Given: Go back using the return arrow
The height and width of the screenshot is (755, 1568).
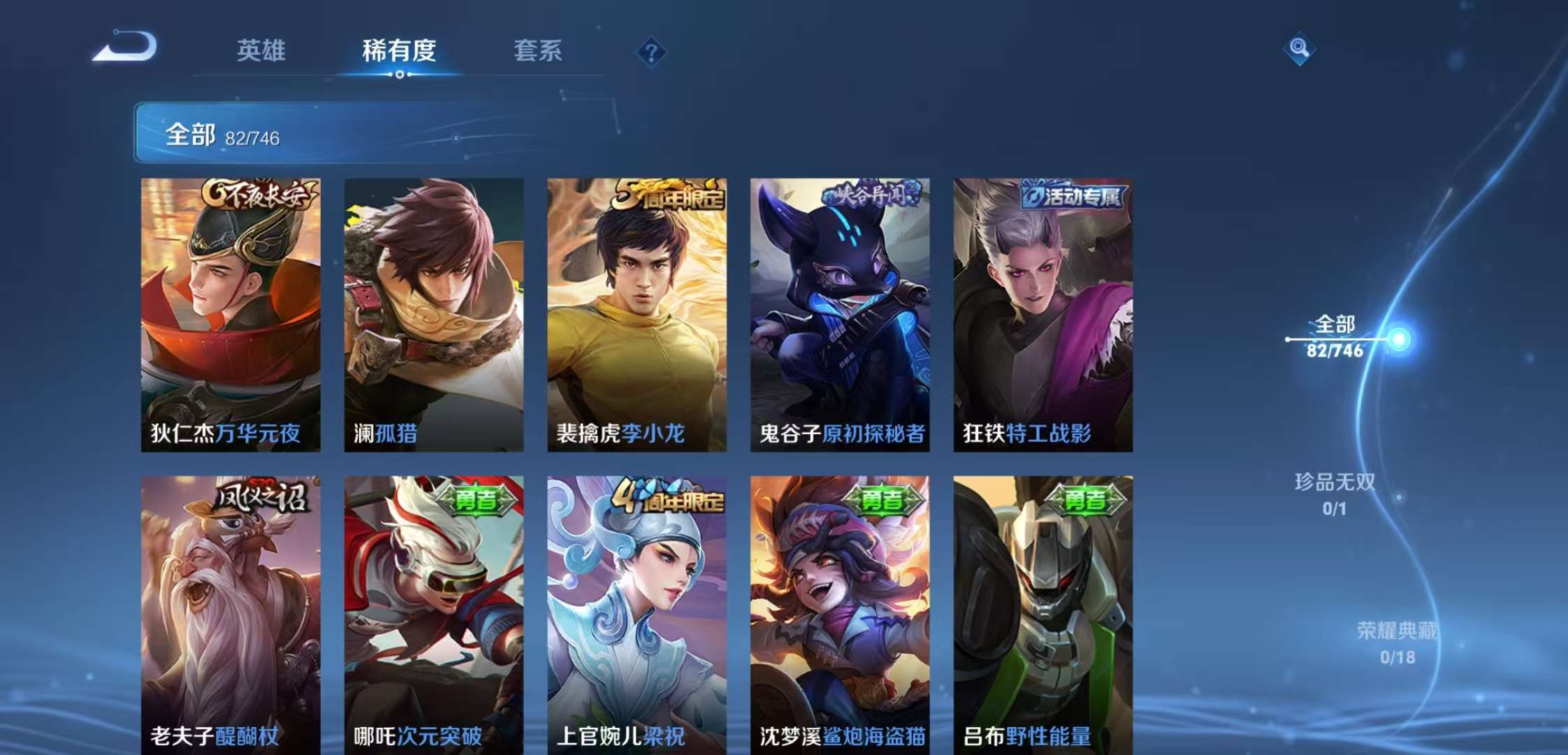Looking at the screenshot, I should [126, 48].
